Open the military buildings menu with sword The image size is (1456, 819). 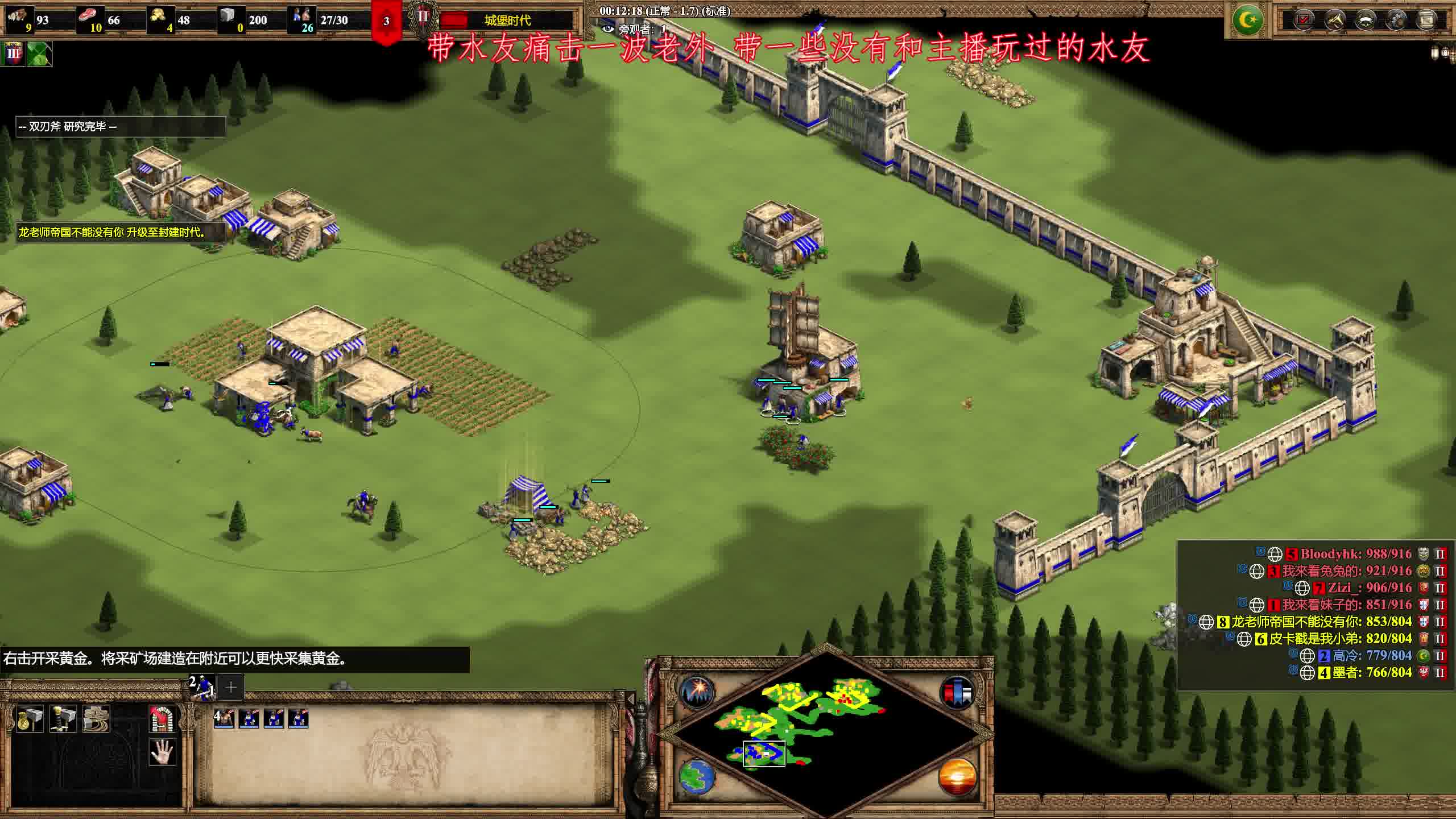point(63,719)
